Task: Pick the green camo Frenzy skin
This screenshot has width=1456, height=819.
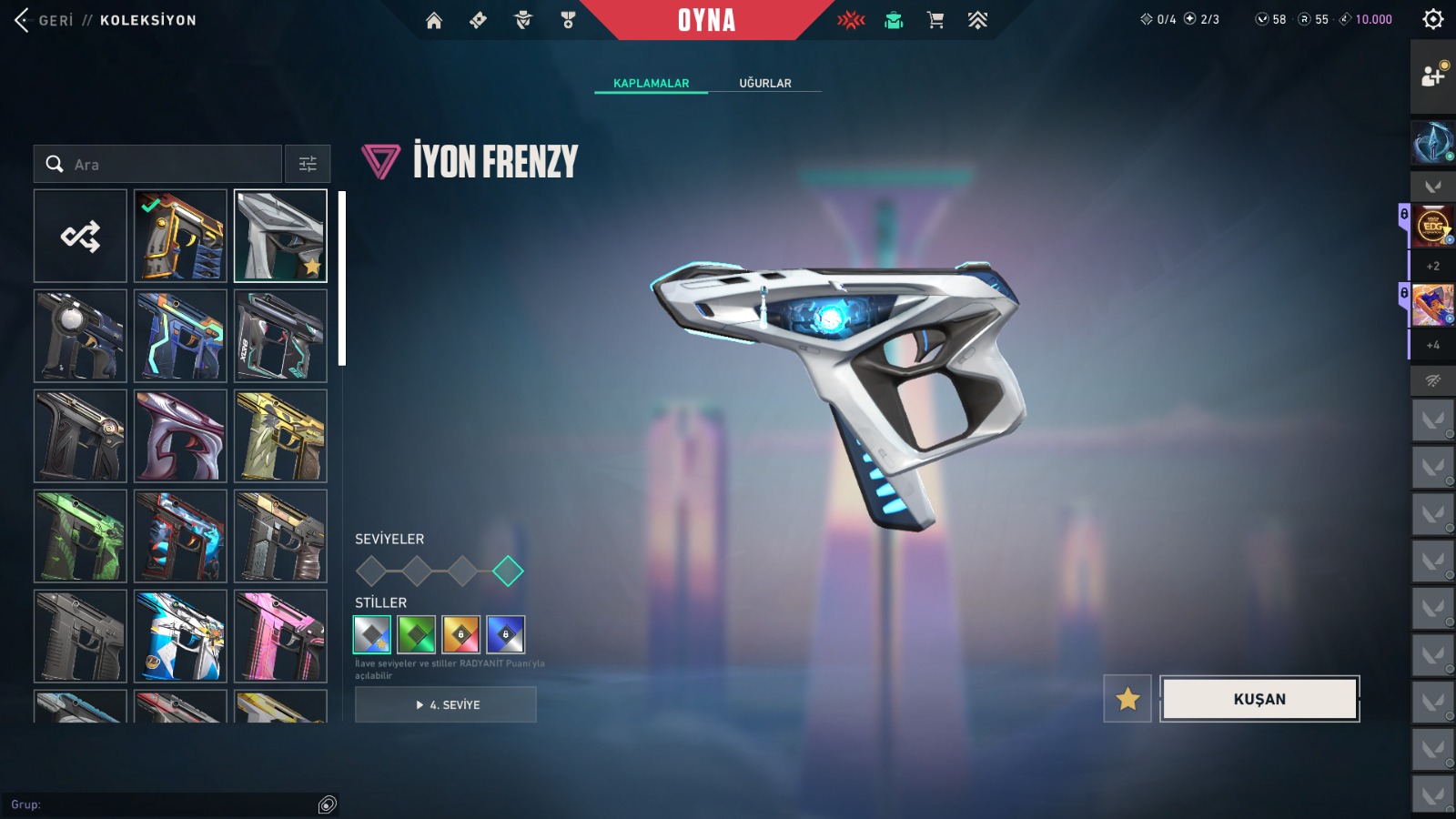Action: (x=80, y=536)
